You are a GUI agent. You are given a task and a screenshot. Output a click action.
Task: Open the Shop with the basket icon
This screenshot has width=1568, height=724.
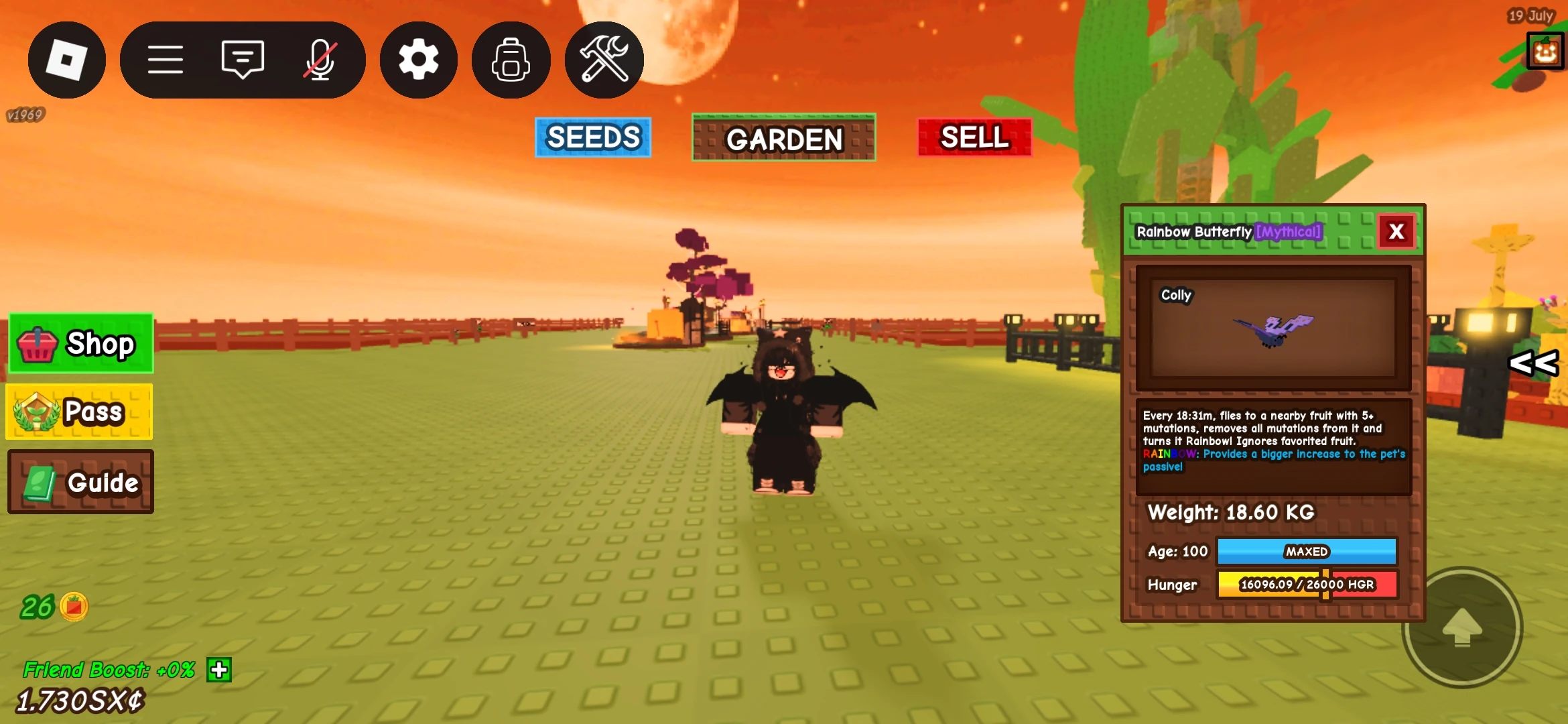pos(80,343)
